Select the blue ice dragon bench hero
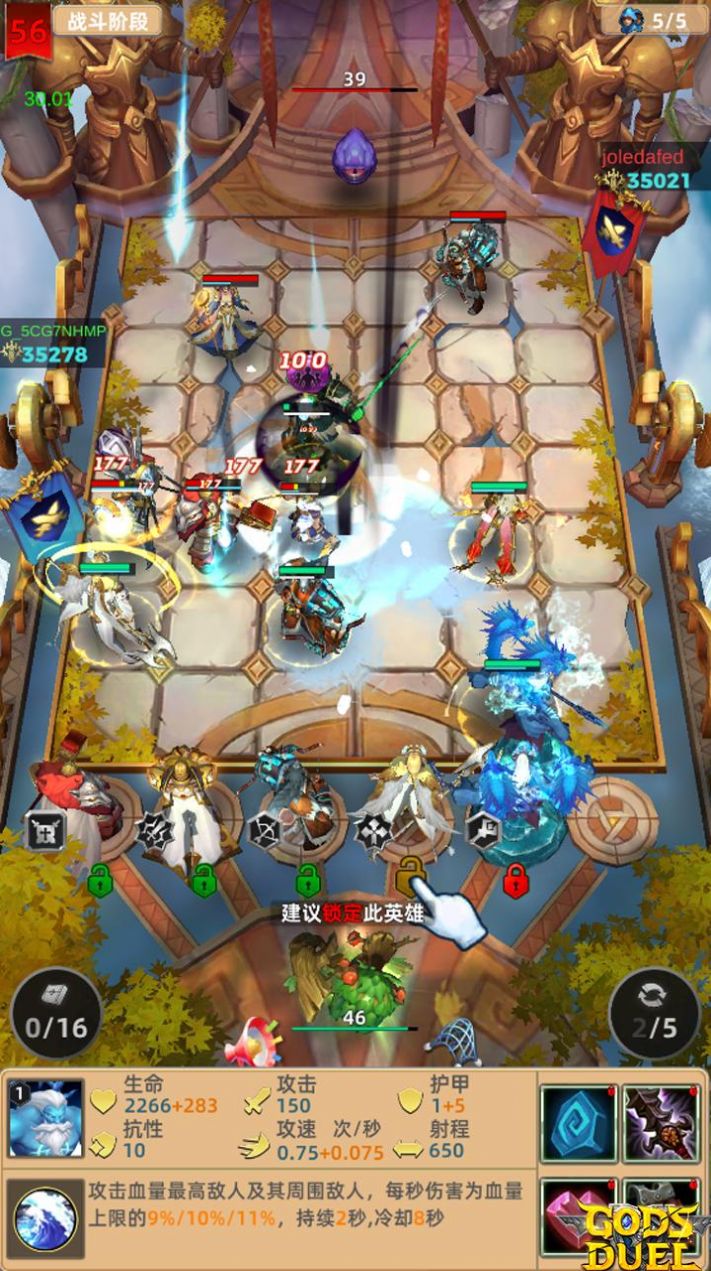 525,790
